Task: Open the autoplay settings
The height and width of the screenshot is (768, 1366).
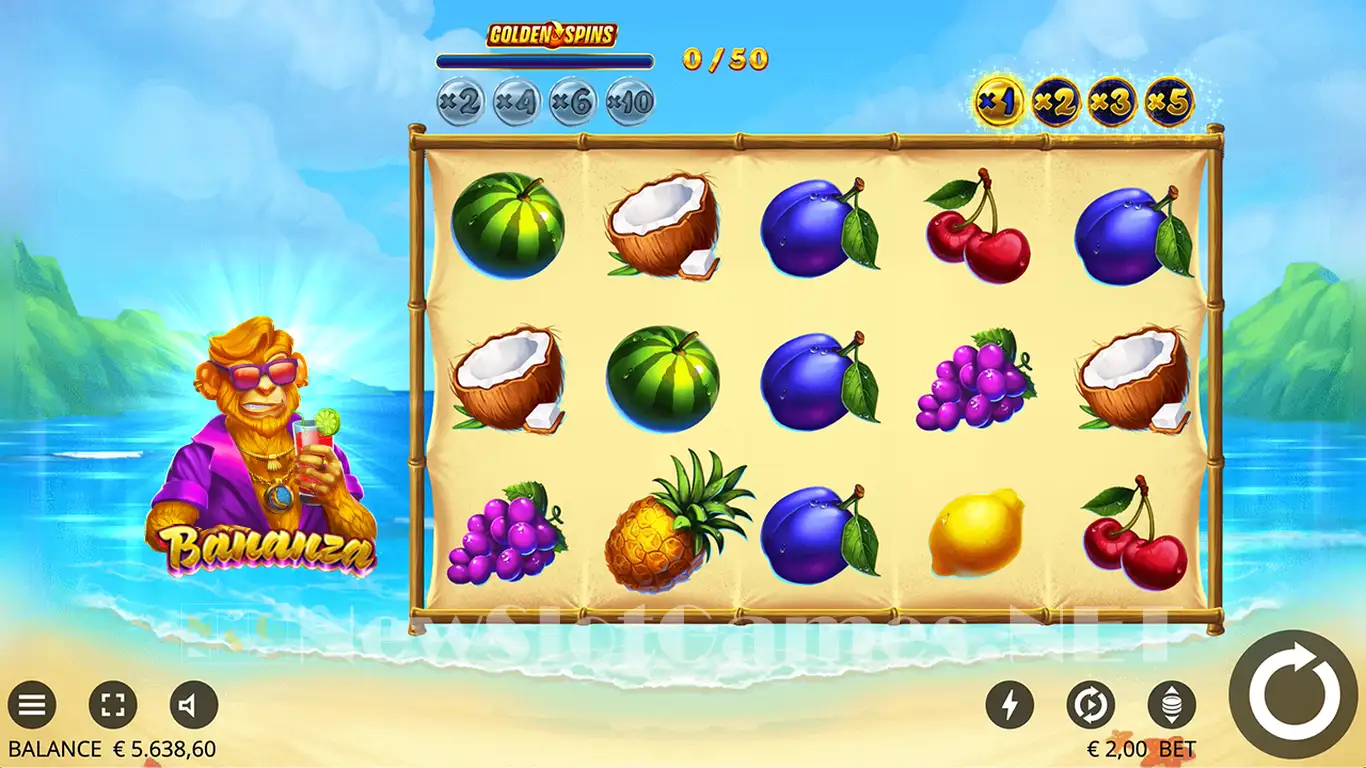Action: coord(1090,706)
